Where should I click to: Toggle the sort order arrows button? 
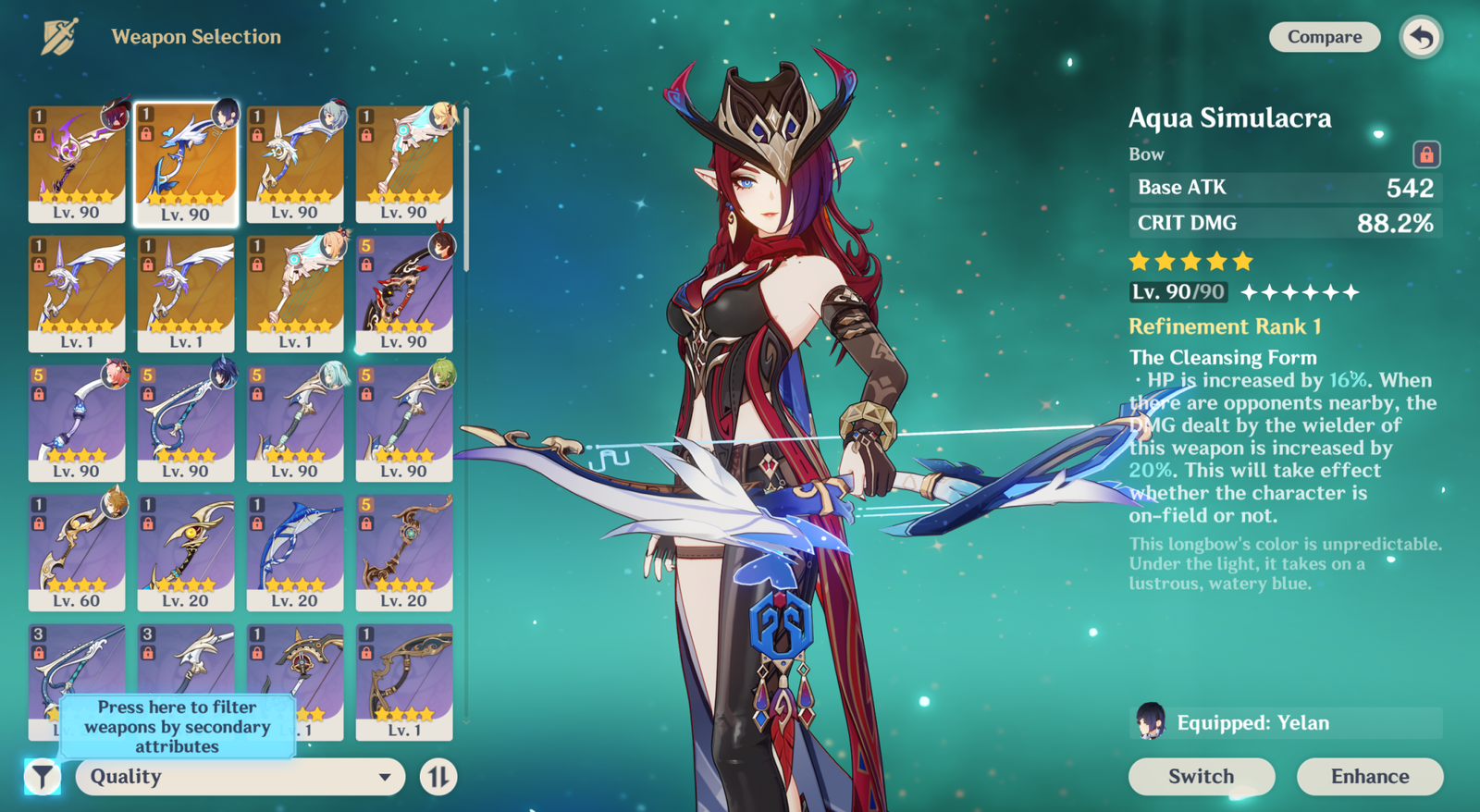438,777
